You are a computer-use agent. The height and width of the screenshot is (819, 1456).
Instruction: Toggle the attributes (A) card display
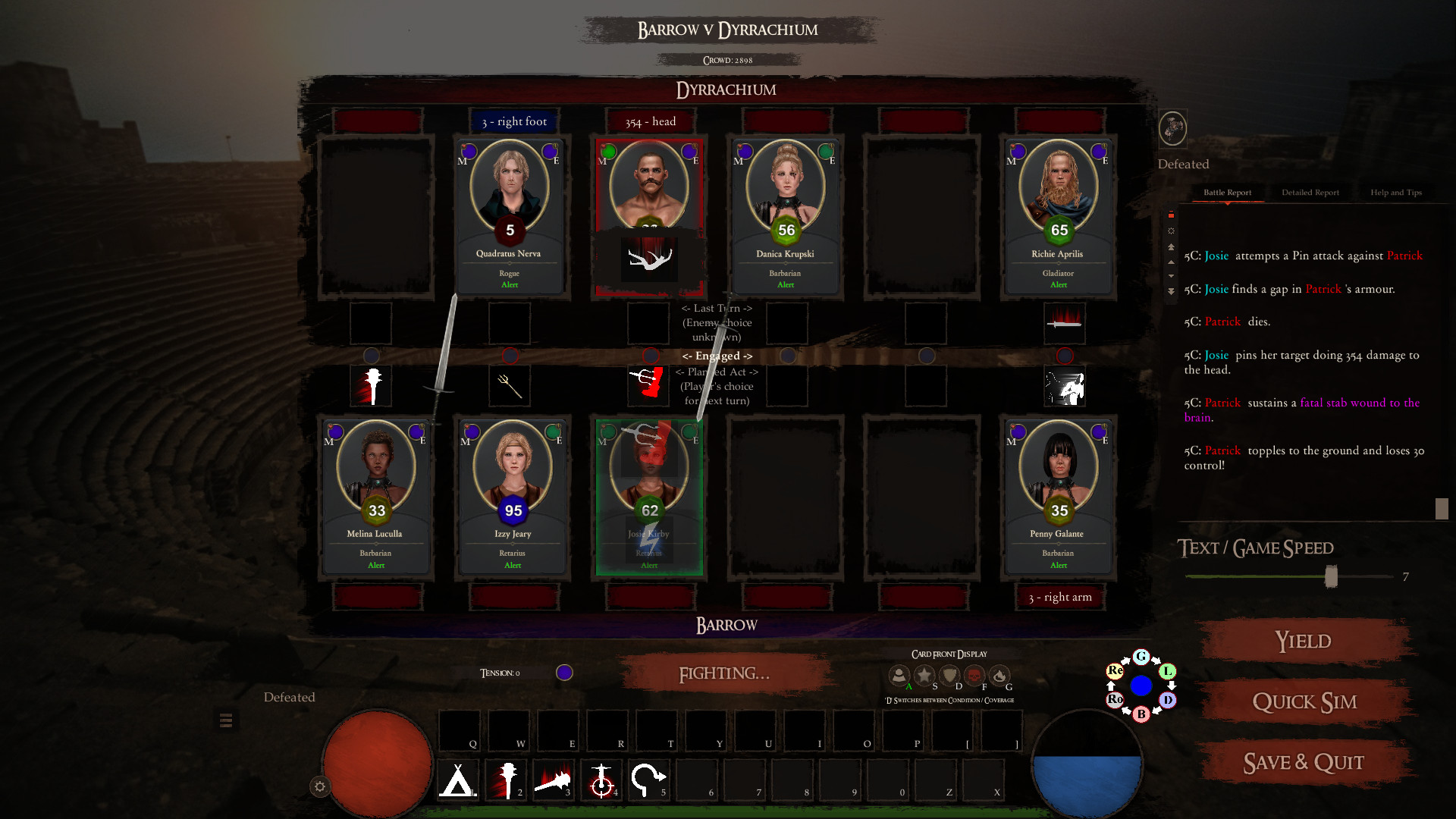pos(899,675)
